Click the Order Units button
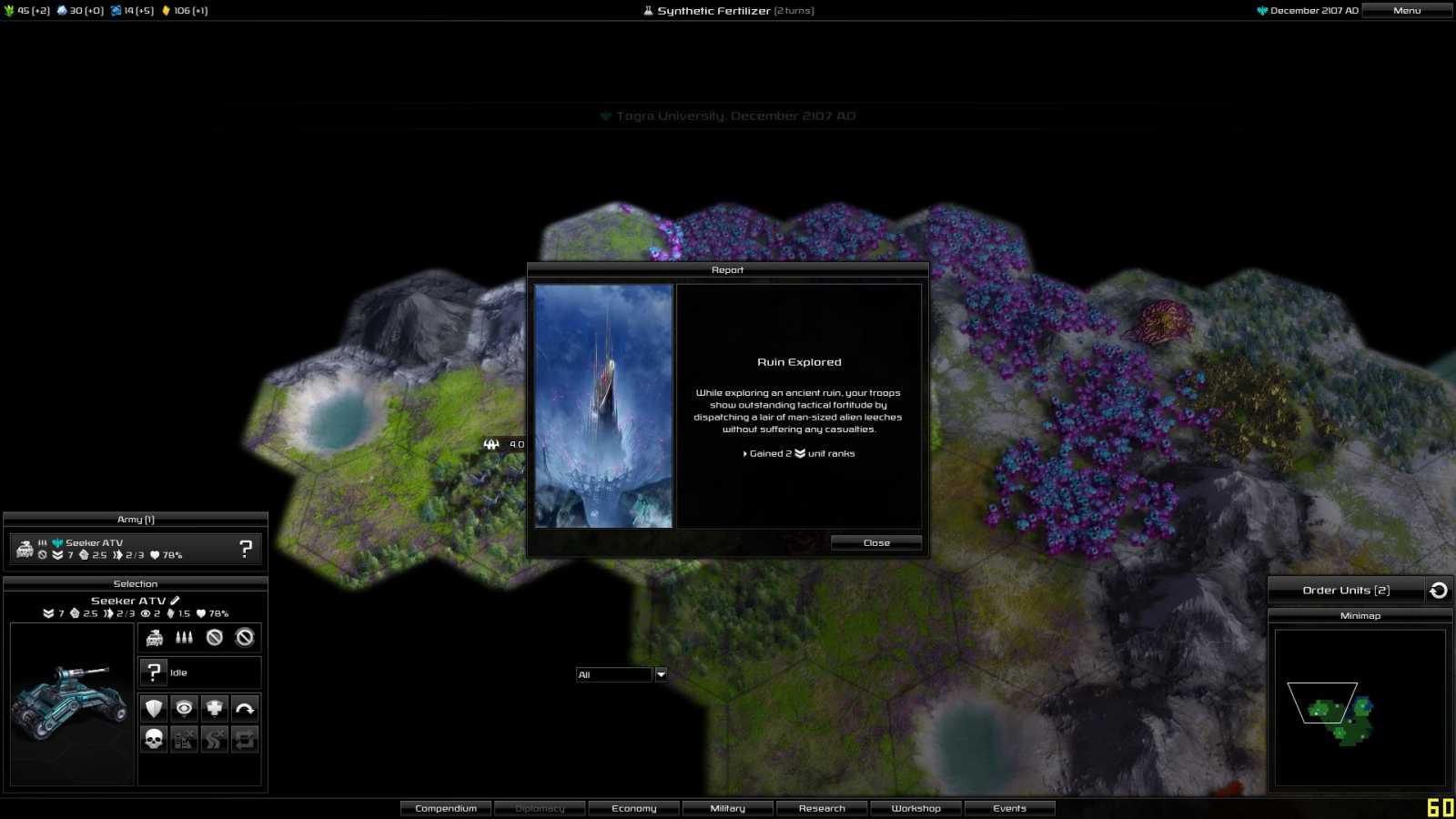Image resolution: width=1456 pixels, height=819 pixels. point(1345,590)
